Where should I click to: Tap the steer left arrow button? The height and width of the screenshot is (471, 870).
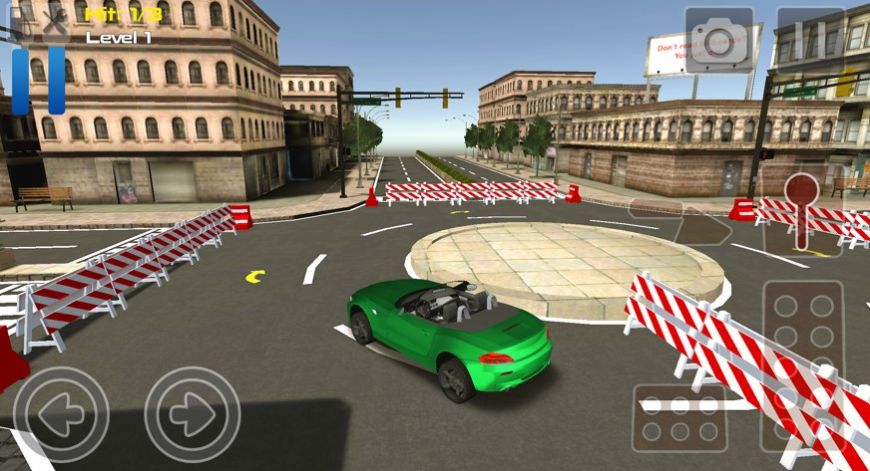[61, 413]
